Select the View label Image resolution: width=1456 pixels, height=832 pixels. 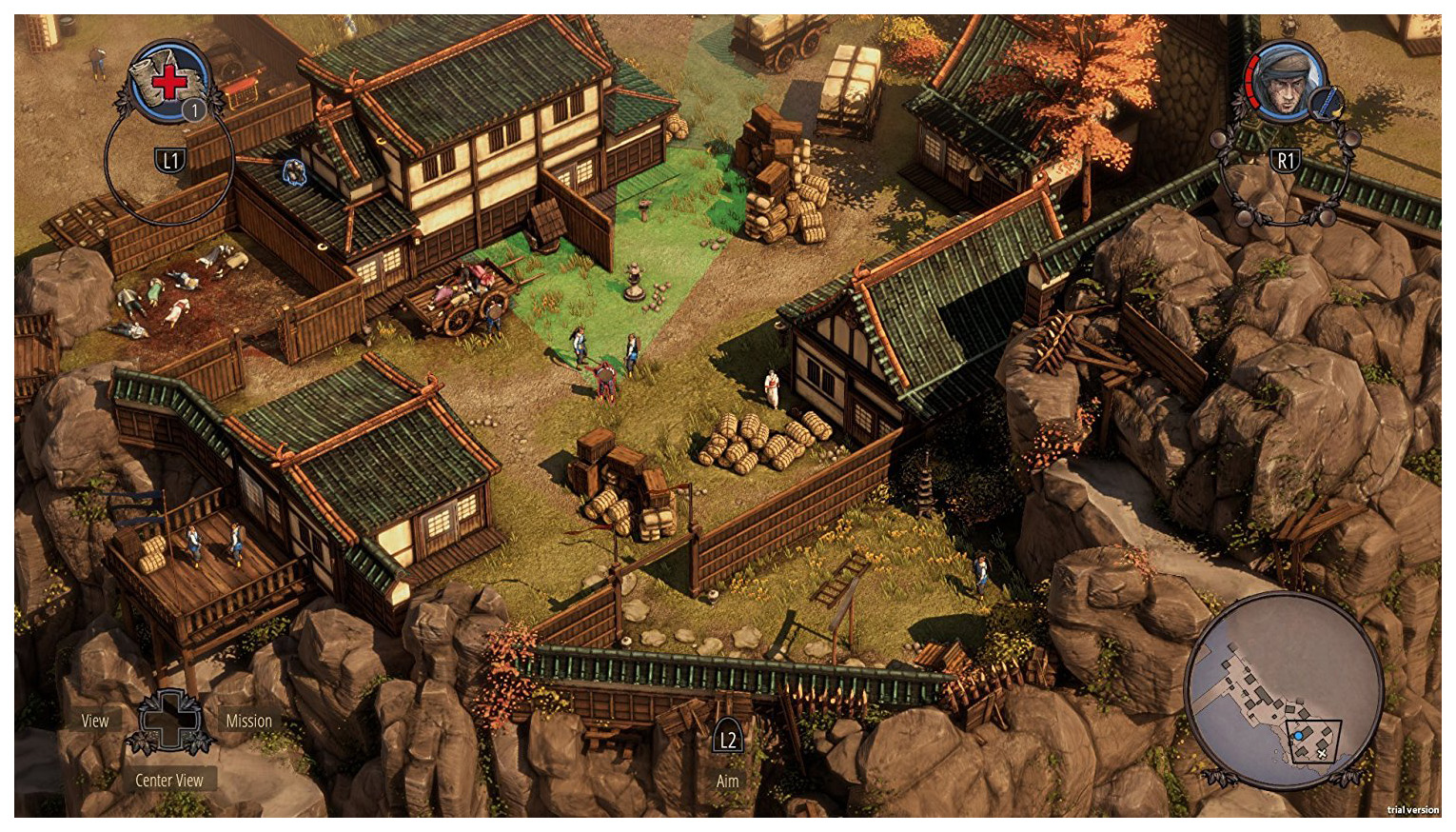[x=95, y=721]
